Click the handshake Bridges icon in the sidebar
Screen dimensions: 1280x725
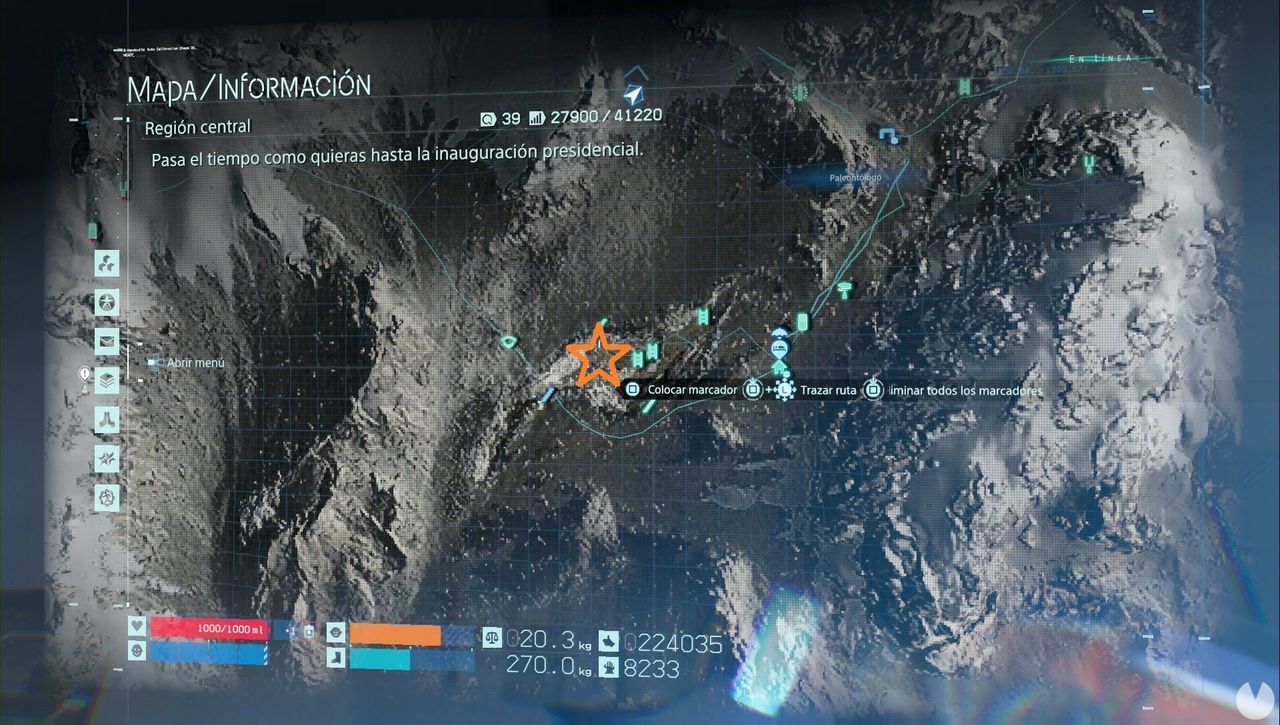[108, 417]
